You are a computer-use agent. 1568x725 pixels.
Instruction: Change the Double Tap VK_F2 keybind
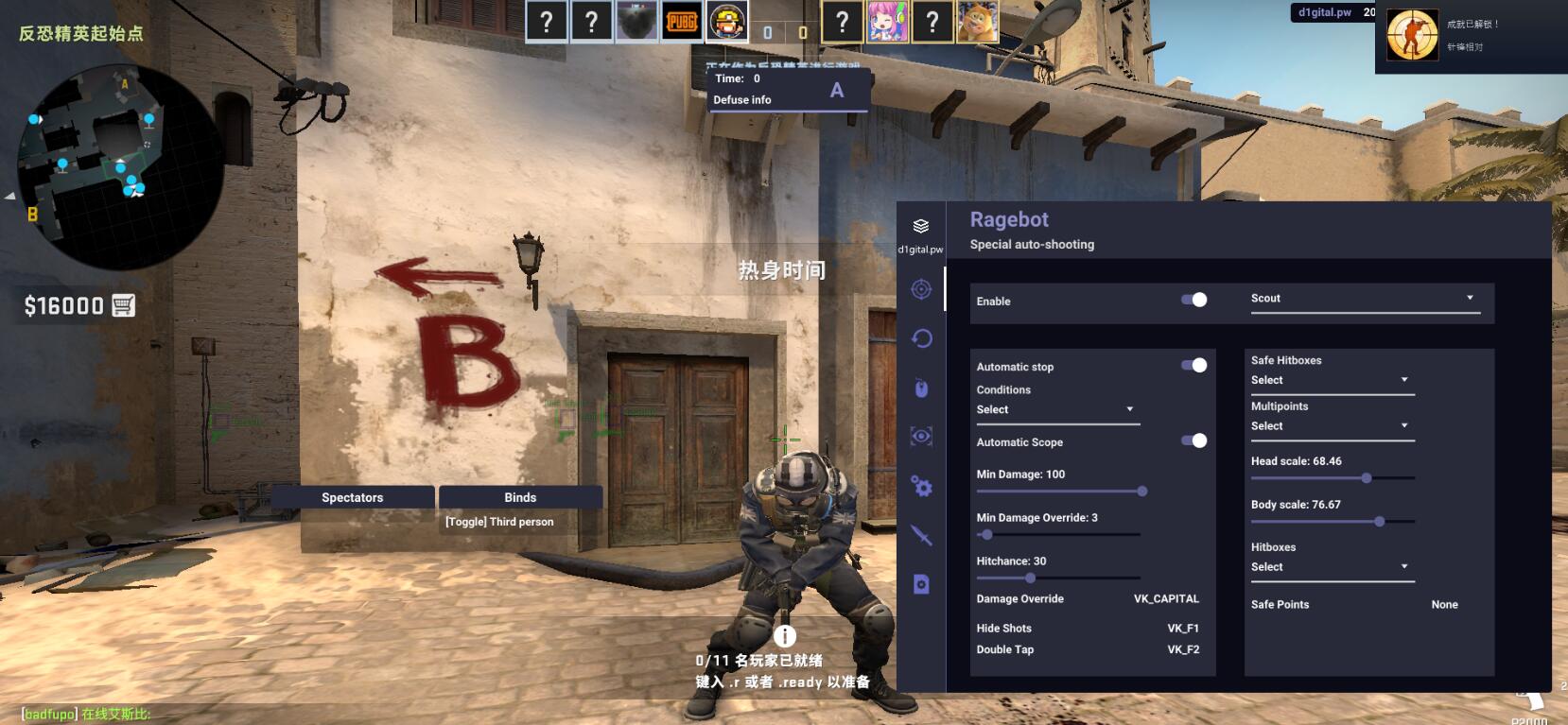[1182, 649]
